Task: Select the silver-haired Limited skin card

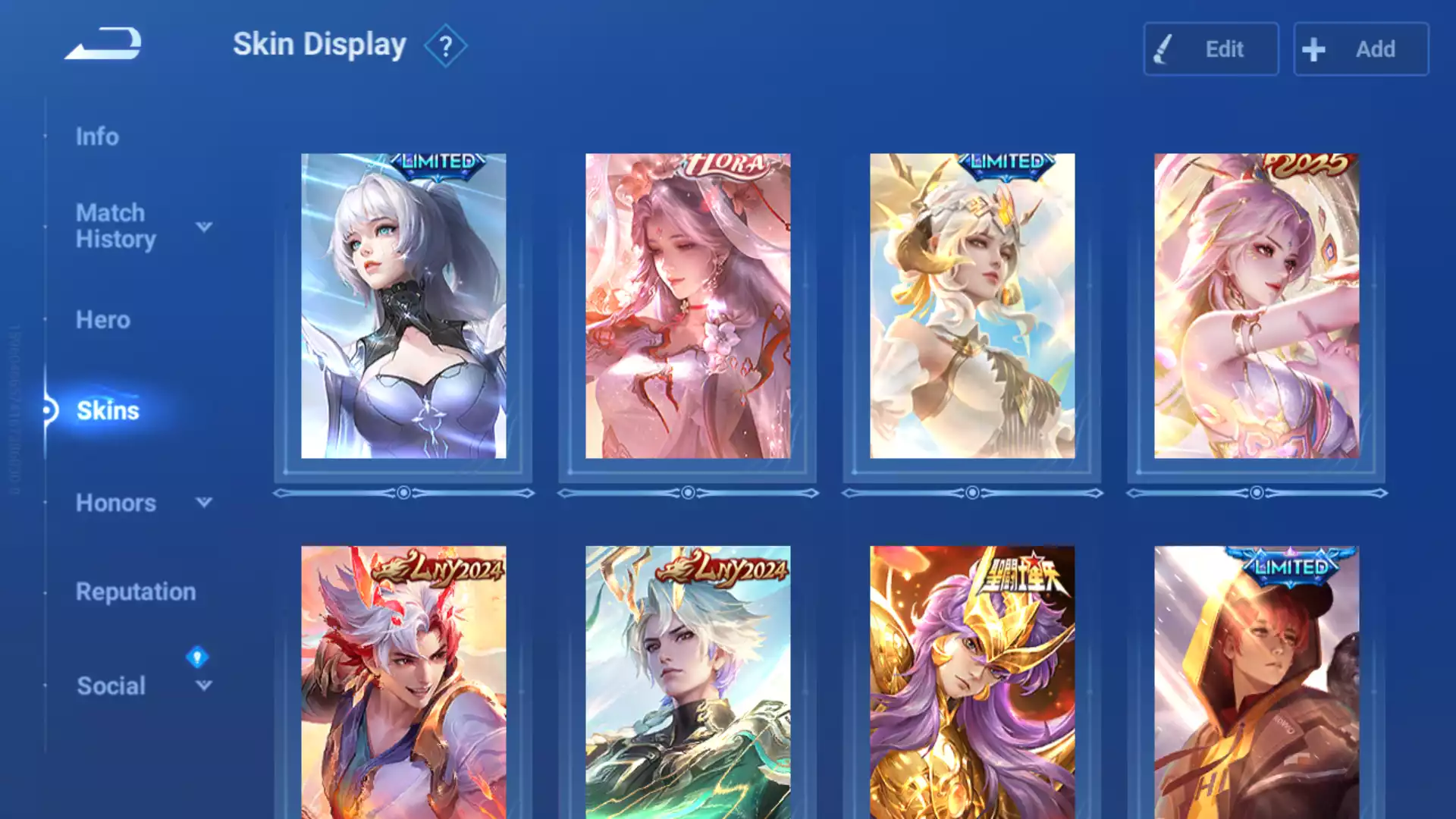Action: coord(403,306)
